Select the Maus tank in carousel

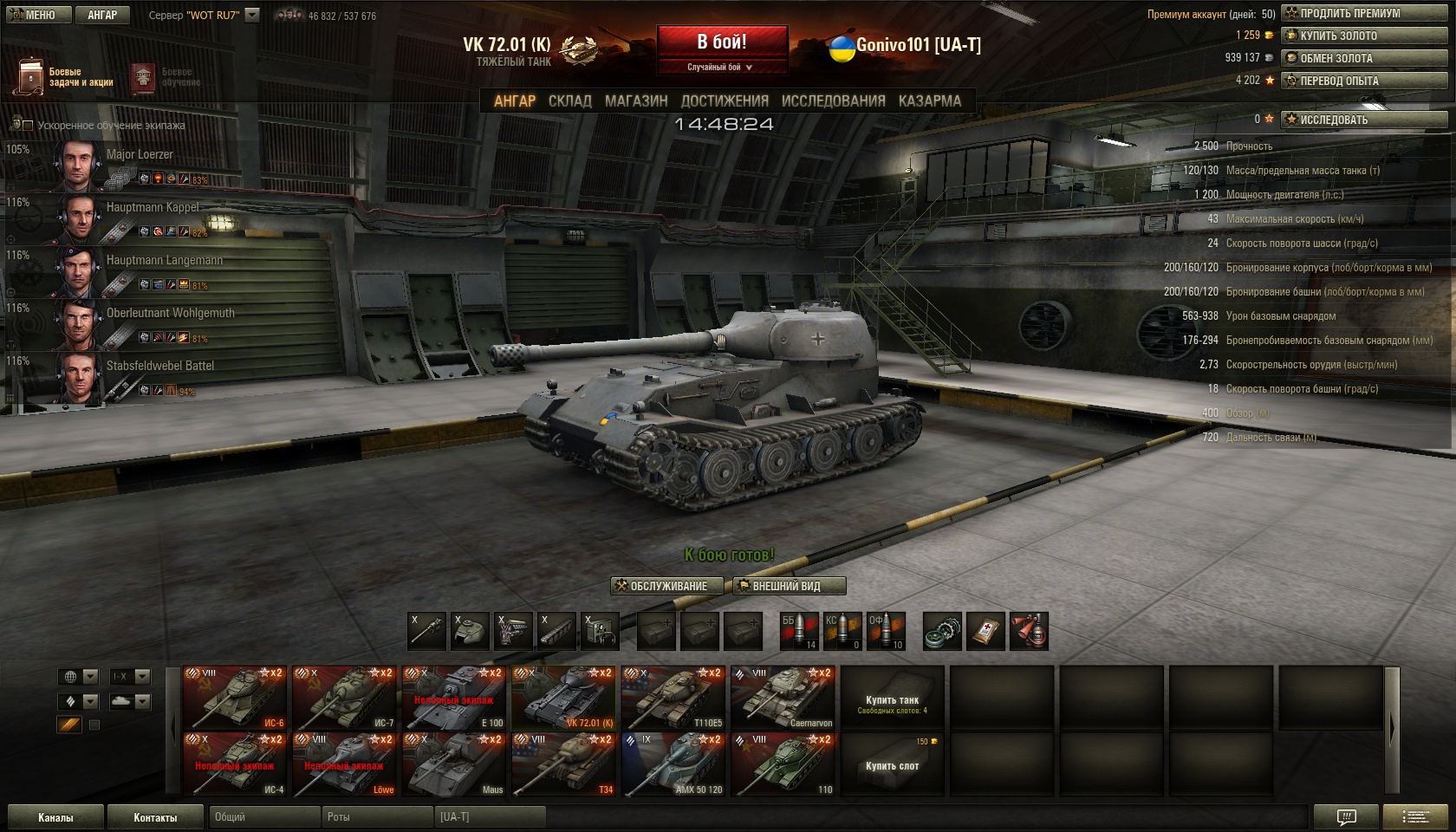pyautogui.click(x=454, y=764)
